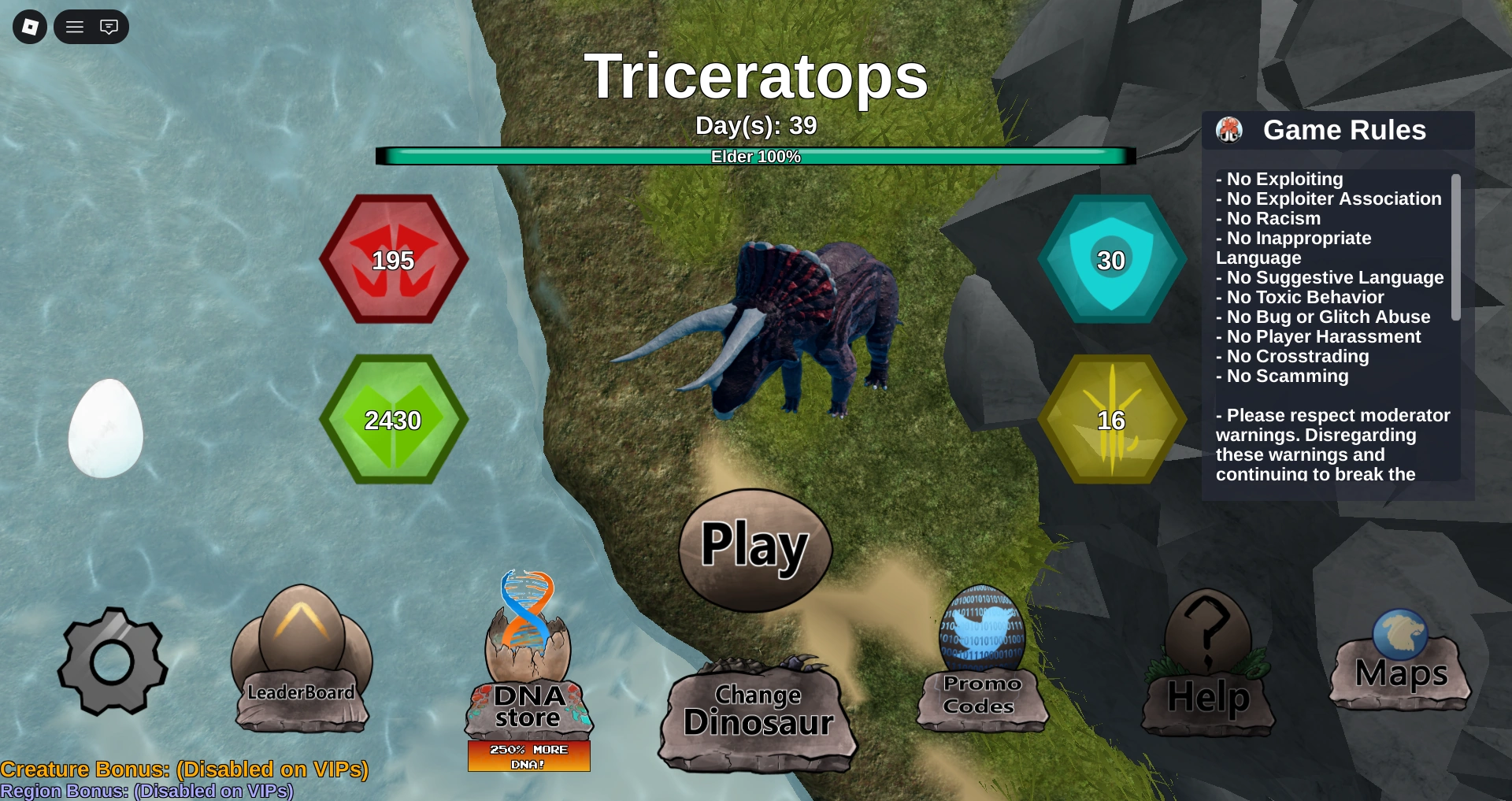
Task: Open the Maps panel
Action: pos(1401,673)
